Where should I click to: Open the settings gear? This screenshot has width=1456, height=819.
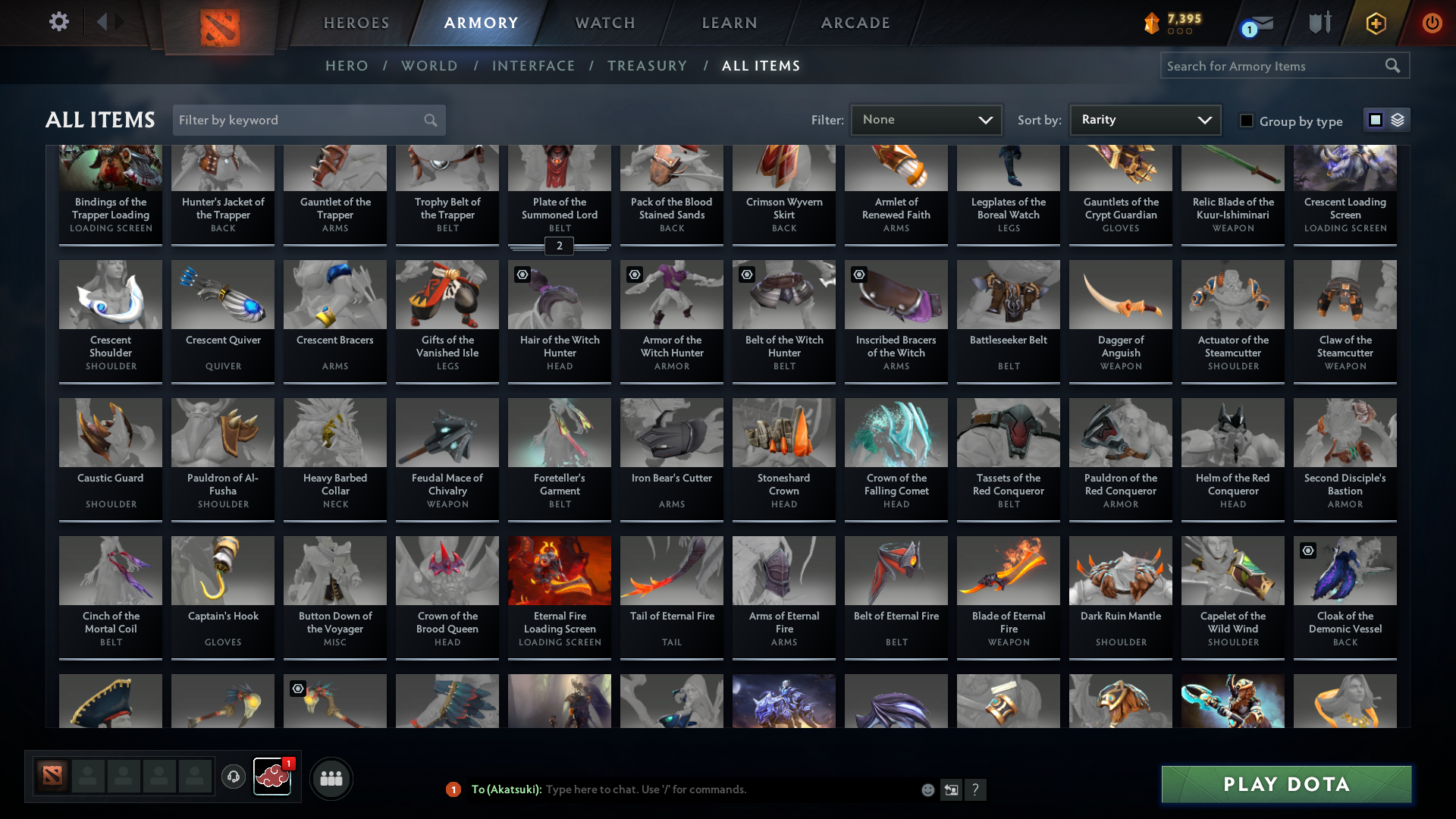(x=58, y=22)
